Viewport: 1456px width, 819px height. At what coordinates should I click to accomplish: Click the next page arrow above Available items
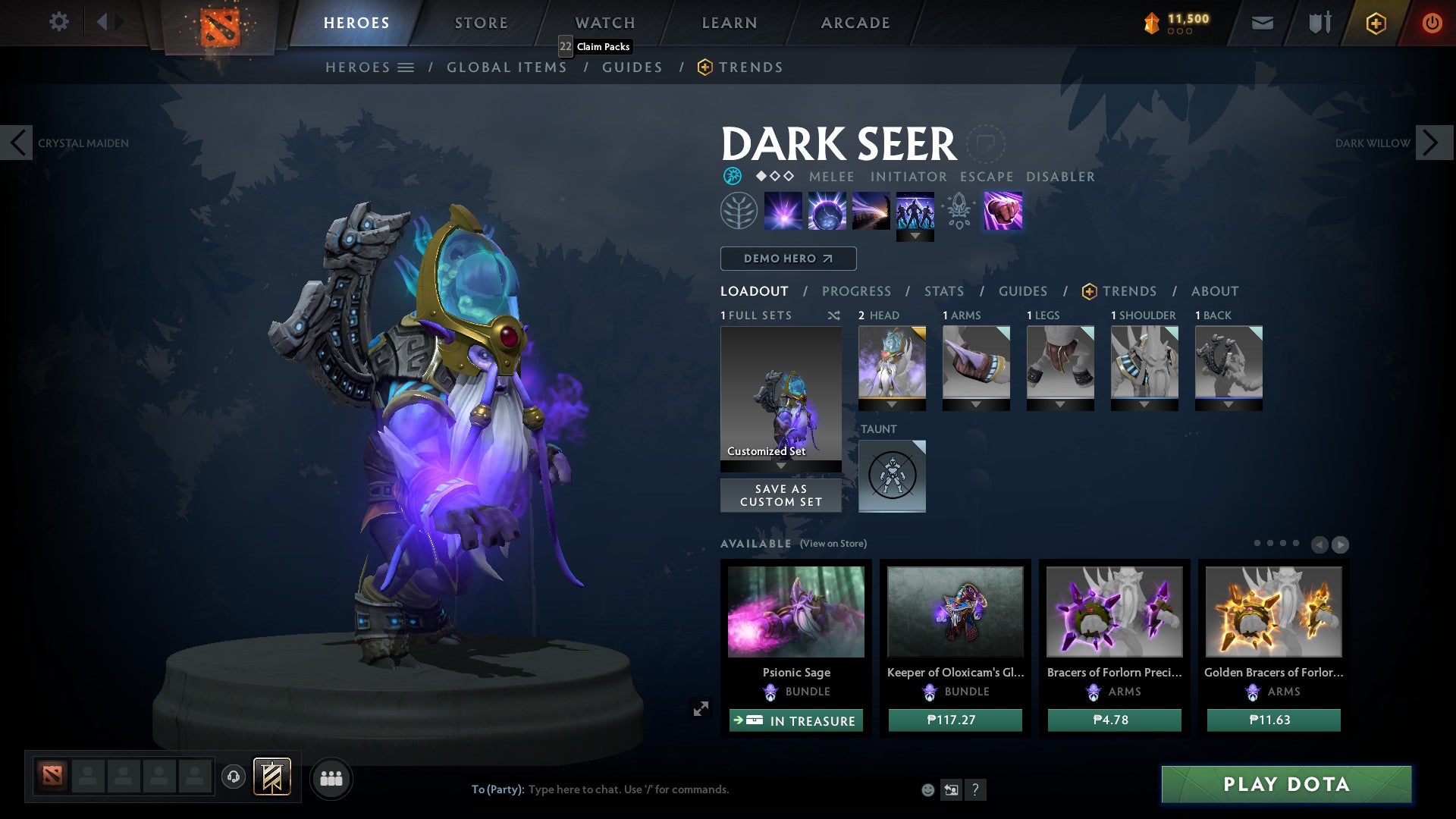tap(1341, 544)
